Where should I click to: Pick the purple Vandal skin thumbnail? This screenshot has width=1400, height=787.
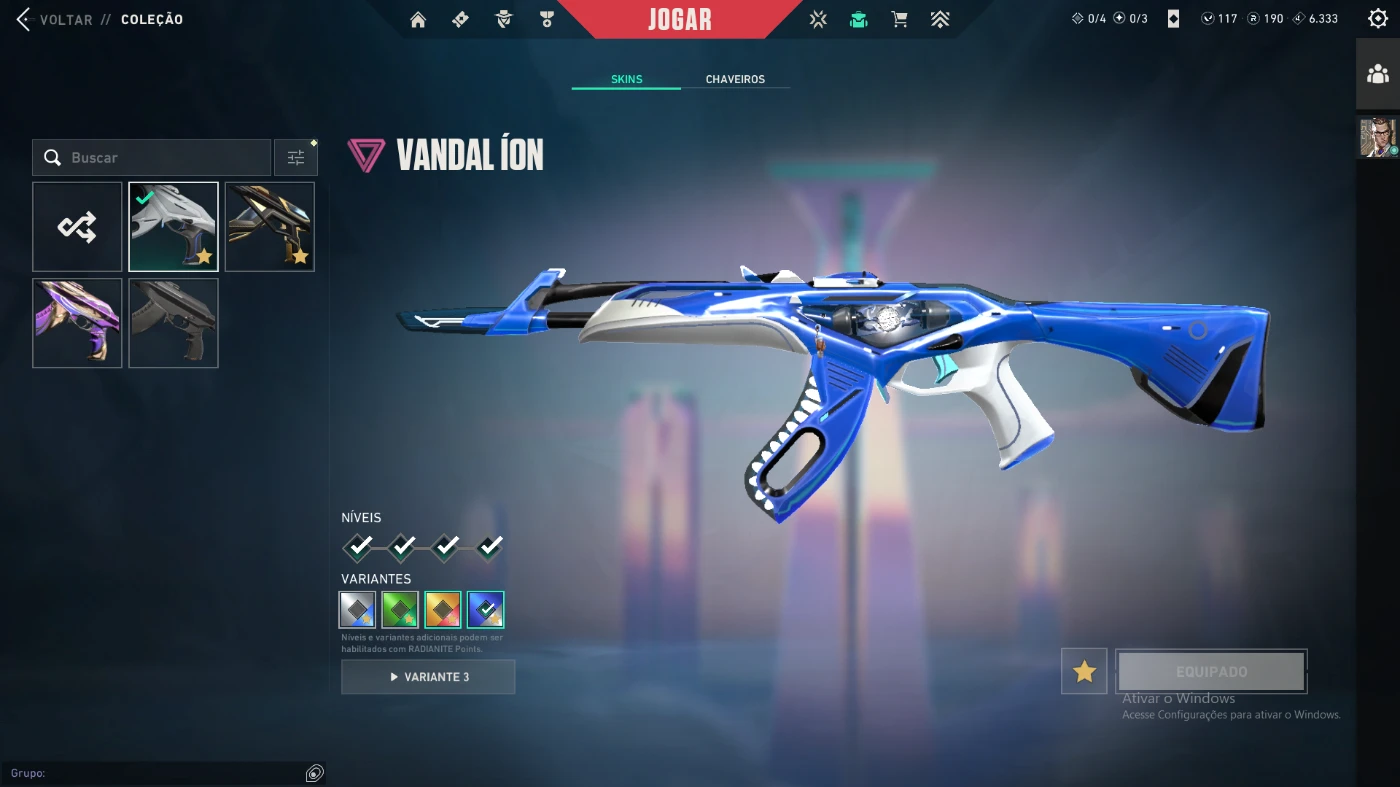click(x=77, y=323)
